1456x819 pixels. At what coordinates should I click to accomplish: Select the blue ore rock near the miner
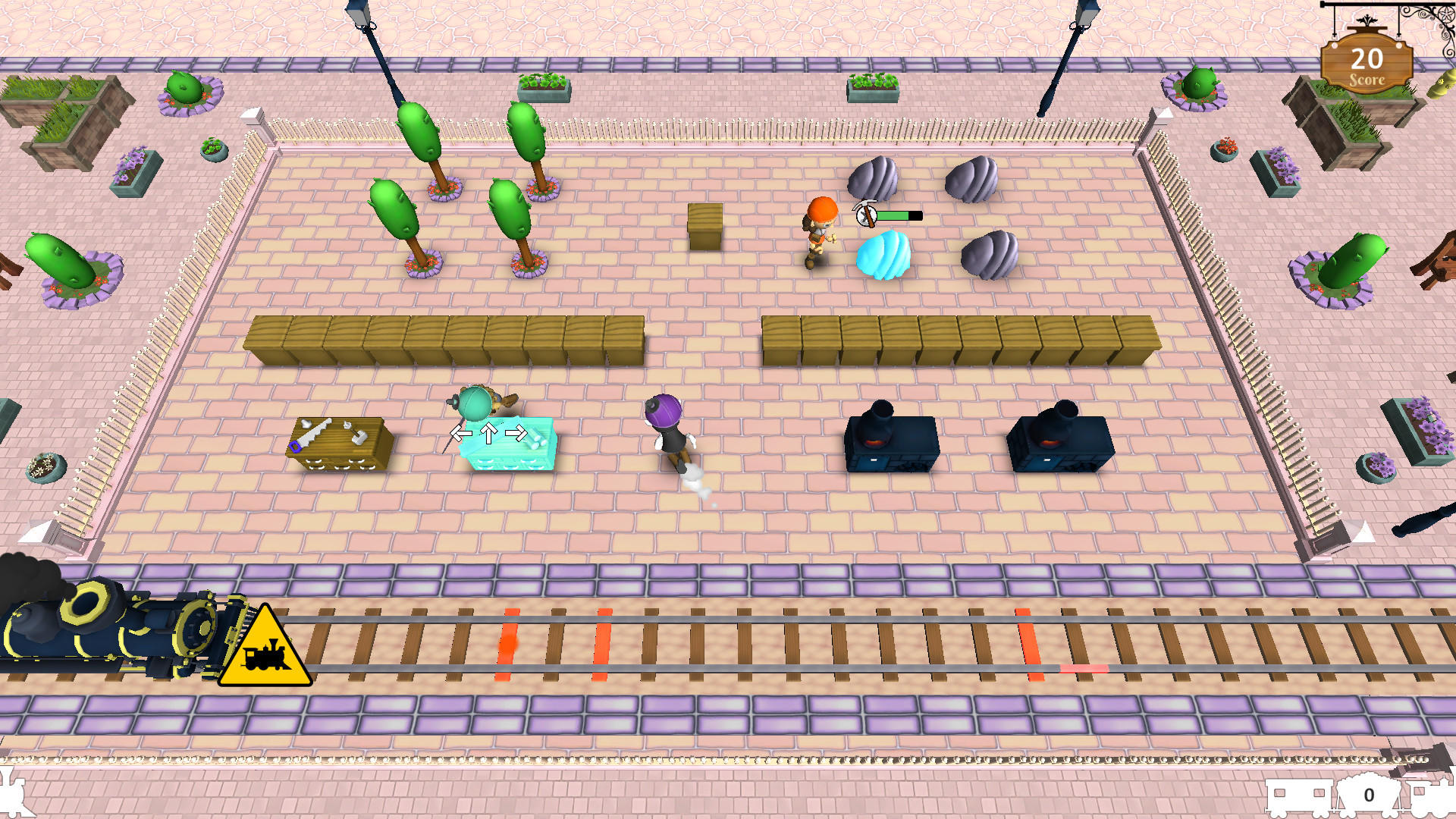(x=883, y=254)
